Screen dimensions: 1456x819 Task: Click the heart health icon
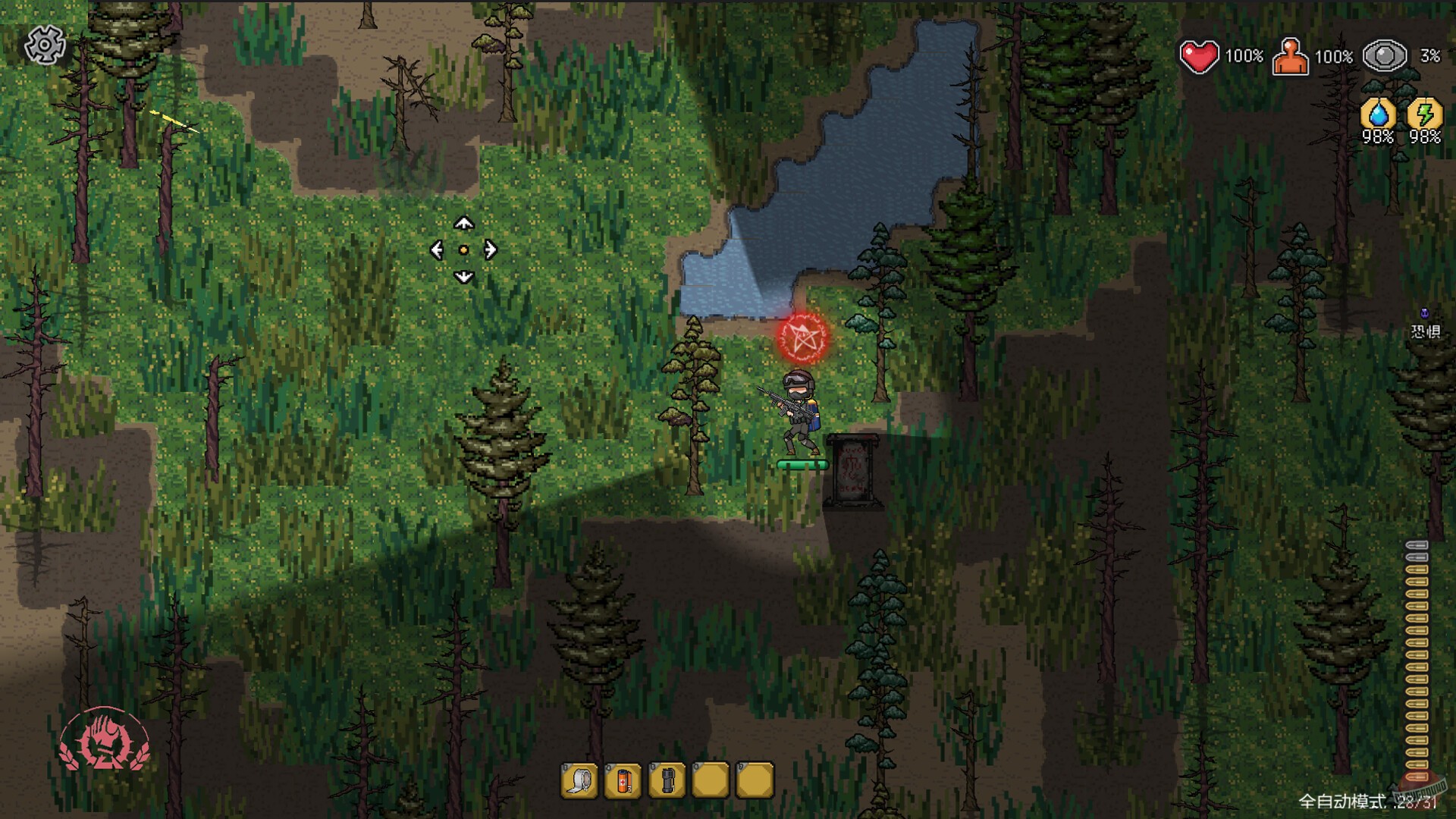[x=1199, y=55]
